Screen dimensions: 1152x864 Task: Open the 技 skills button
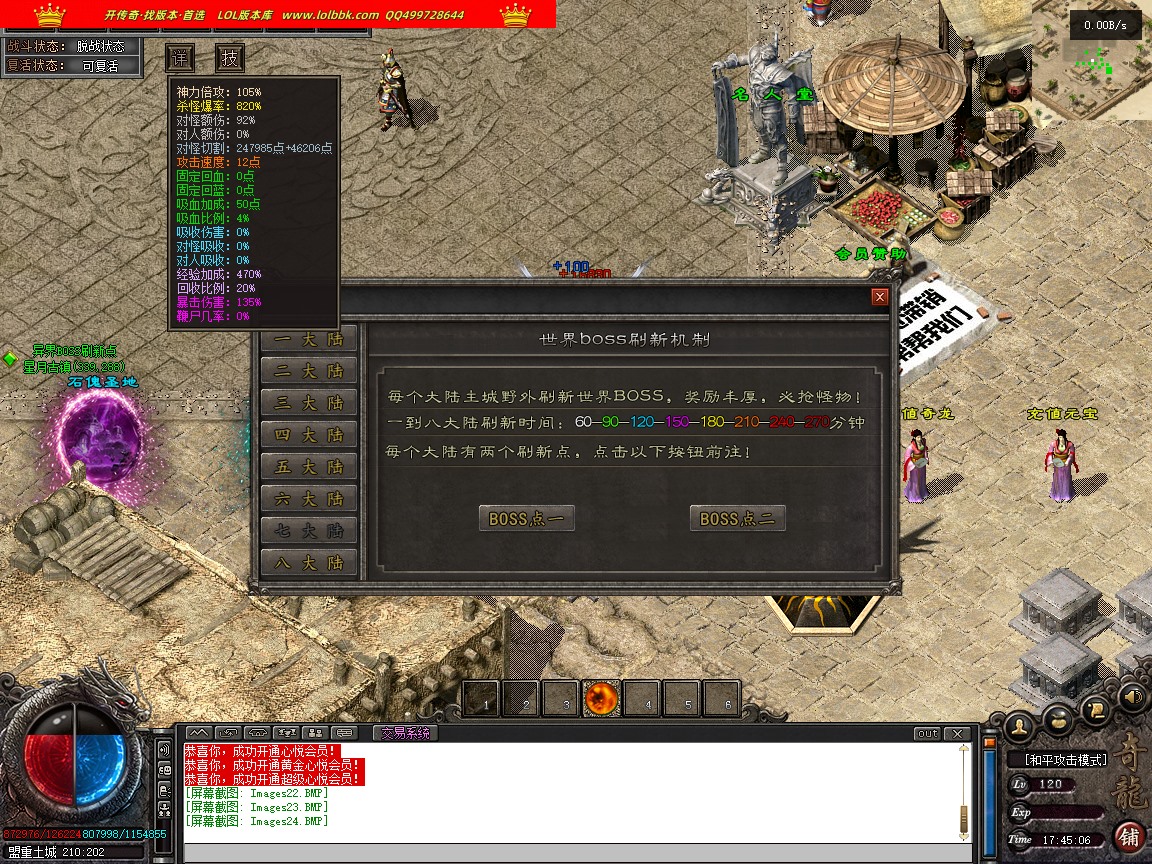pyautogui.click(x=231, y=57)
